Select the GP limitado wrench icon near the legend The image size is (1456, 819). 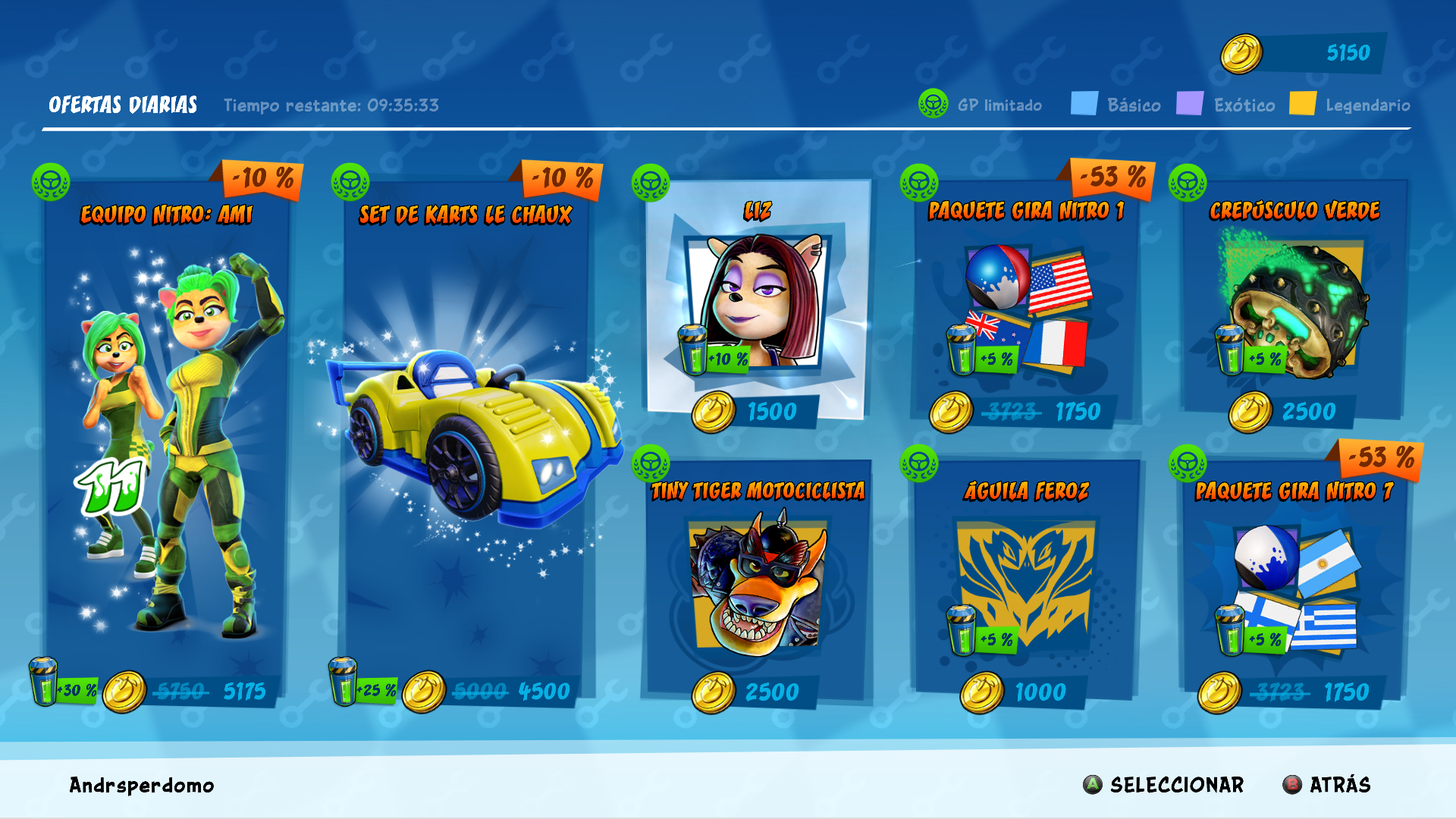(x=933, y=105)
